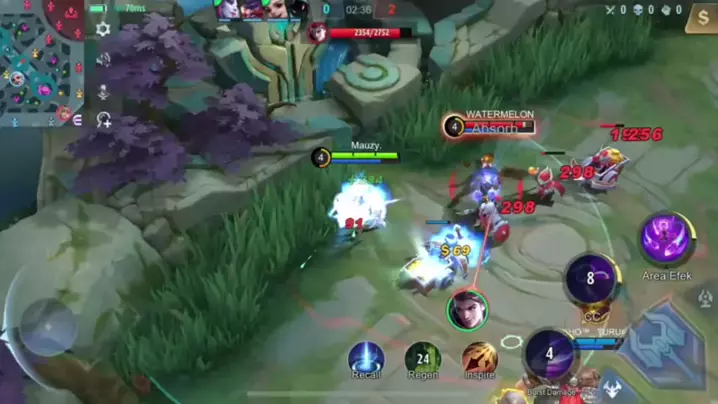The height and width of the screenshot is (404, 718).
Task: Toggle the speaker sound icon
Action: click(102, 60)
